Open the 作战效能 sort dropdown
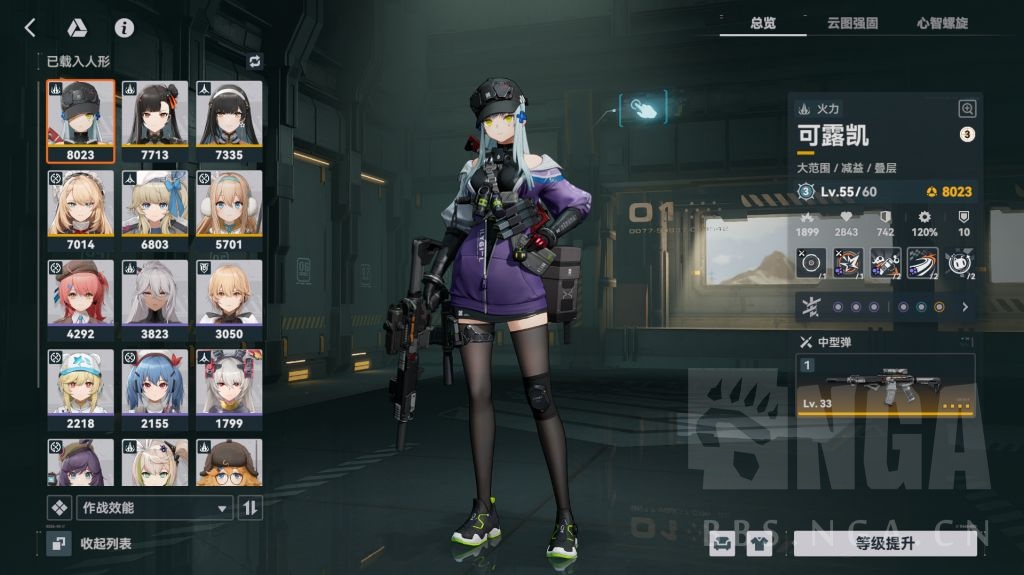Image resolution: width=1024 pixels, height=575 pixels. tap(154, 508)
